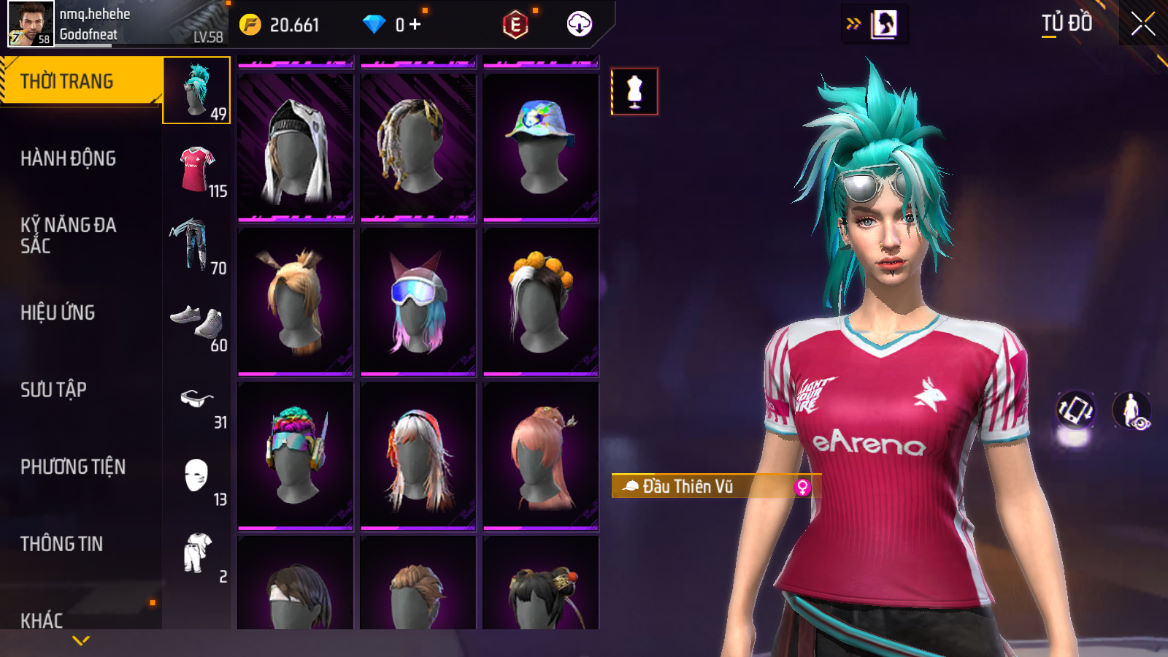Switch to the shirt tops tab
The height and width of the screenshot is (657, 1168).
[x=197, y=168]
